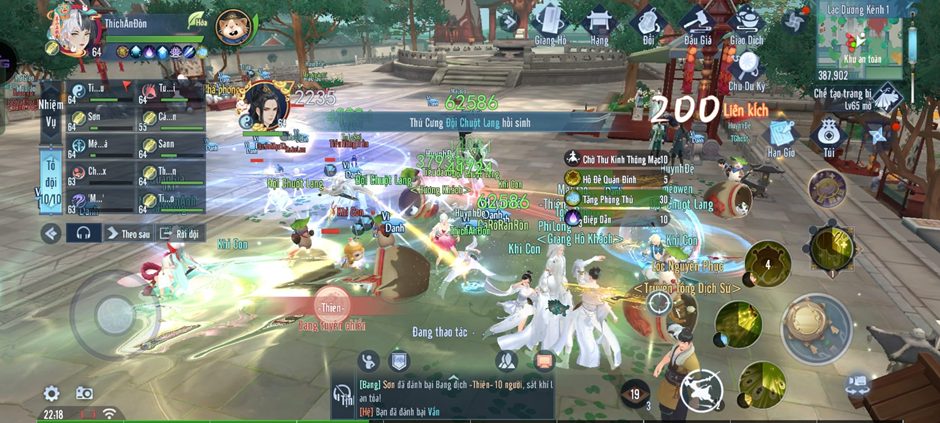Open the Chu Du Ký journal
Image resolution: width=940 pixels, height=423 pixels.
[745, 66]
